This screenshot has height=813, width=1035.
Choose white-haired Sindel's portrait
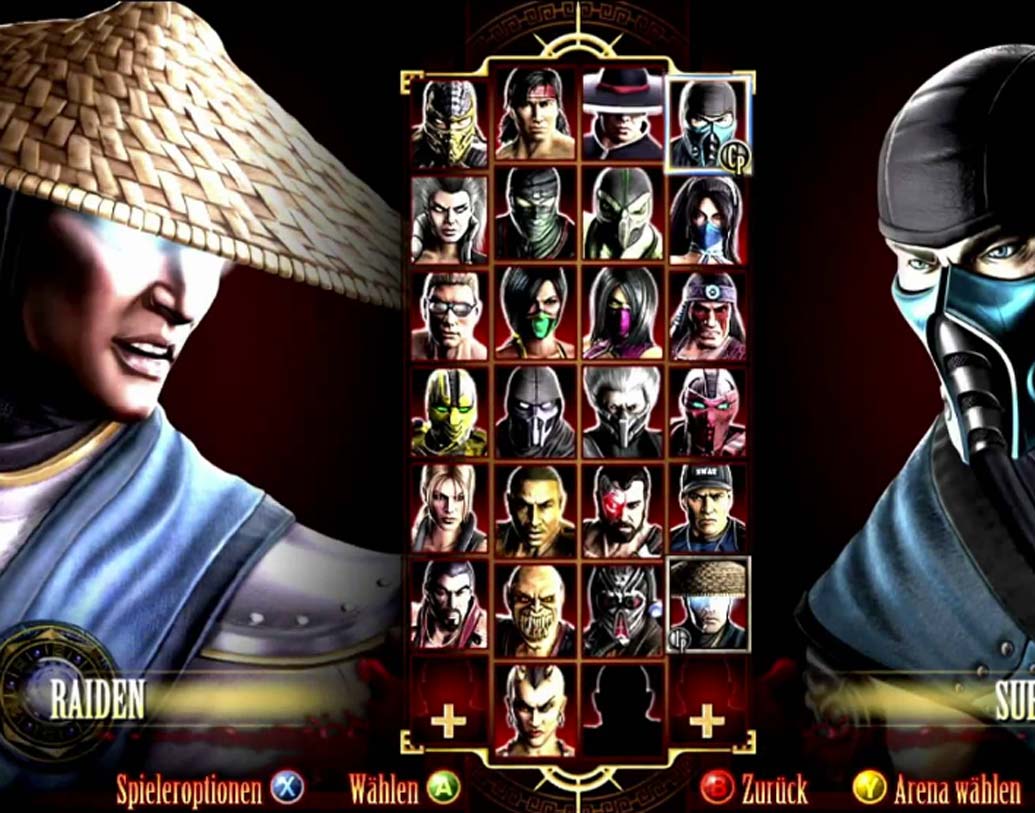point(449,220)
